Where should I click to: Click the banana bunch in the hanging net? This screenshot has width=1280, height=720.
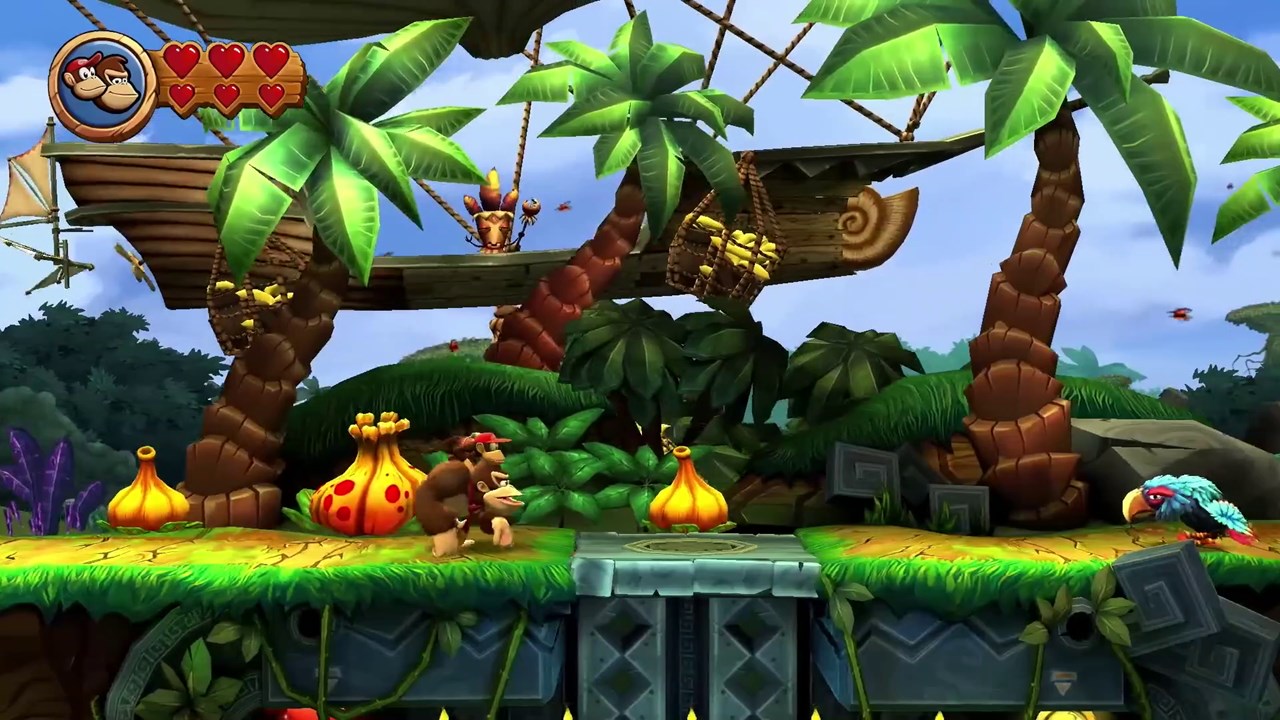tap(737, 248)
